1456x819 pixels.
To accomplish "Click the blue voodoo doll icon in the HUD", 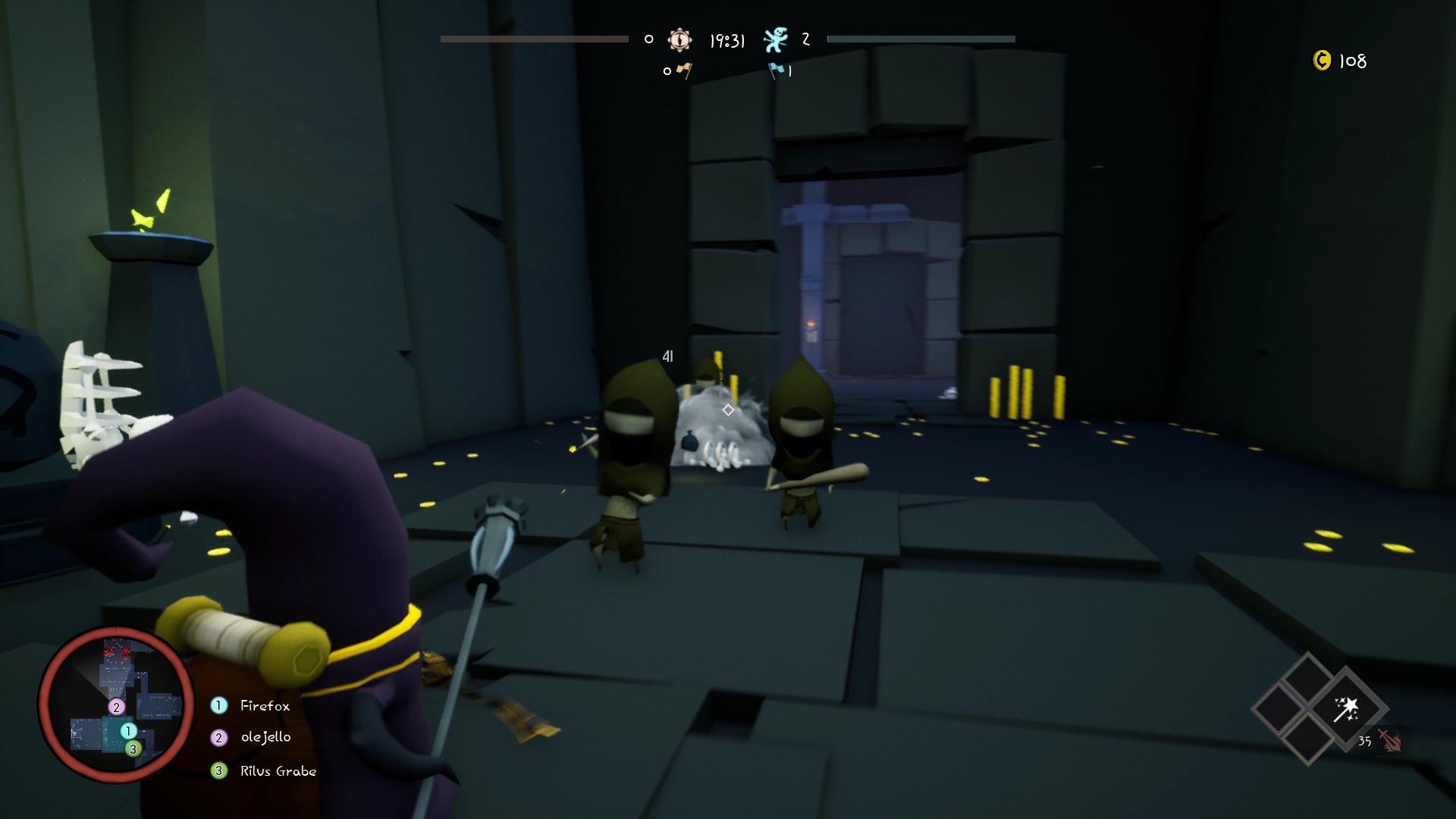I will (775, 40).
